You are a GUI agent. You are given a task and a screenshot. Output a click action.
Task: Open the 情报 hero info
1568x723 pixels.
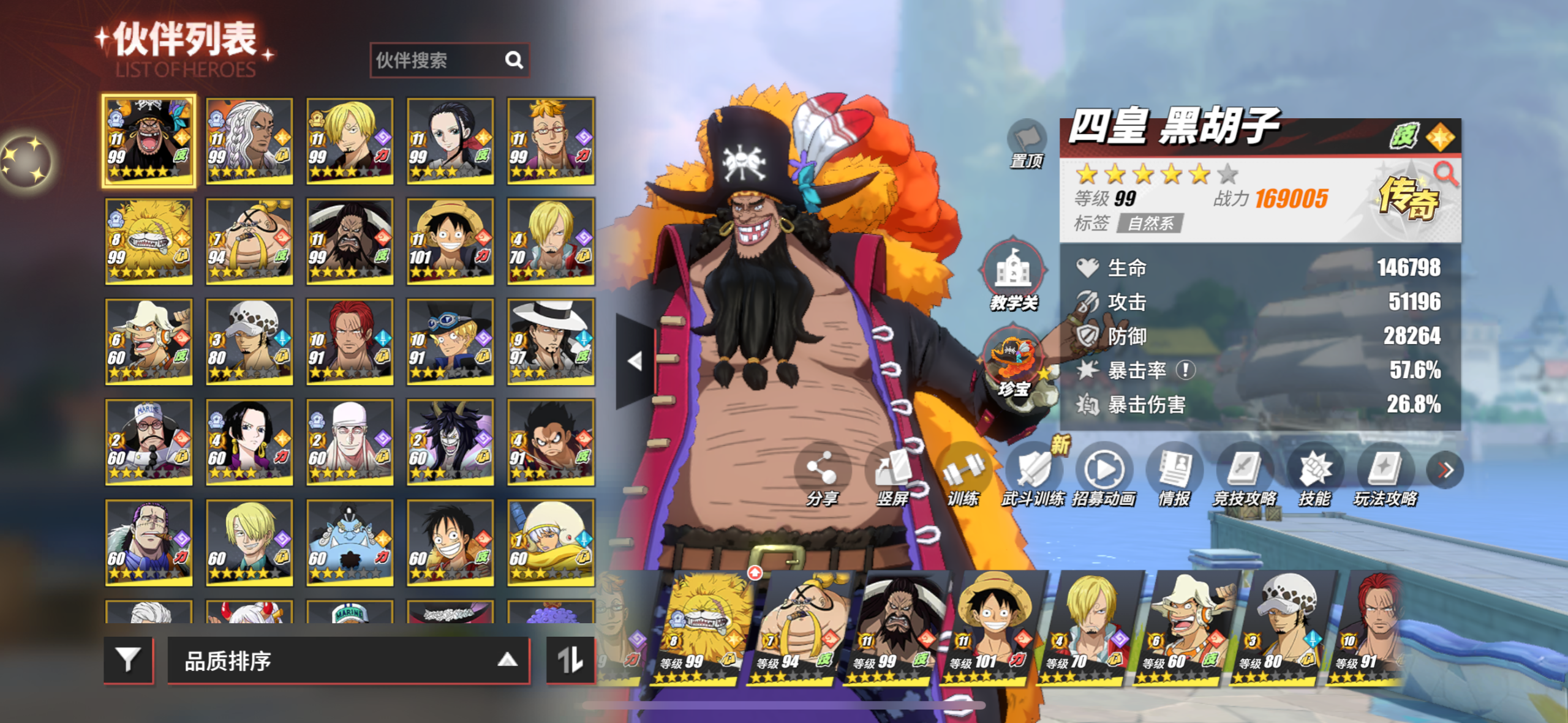(x=1174, y=476)
